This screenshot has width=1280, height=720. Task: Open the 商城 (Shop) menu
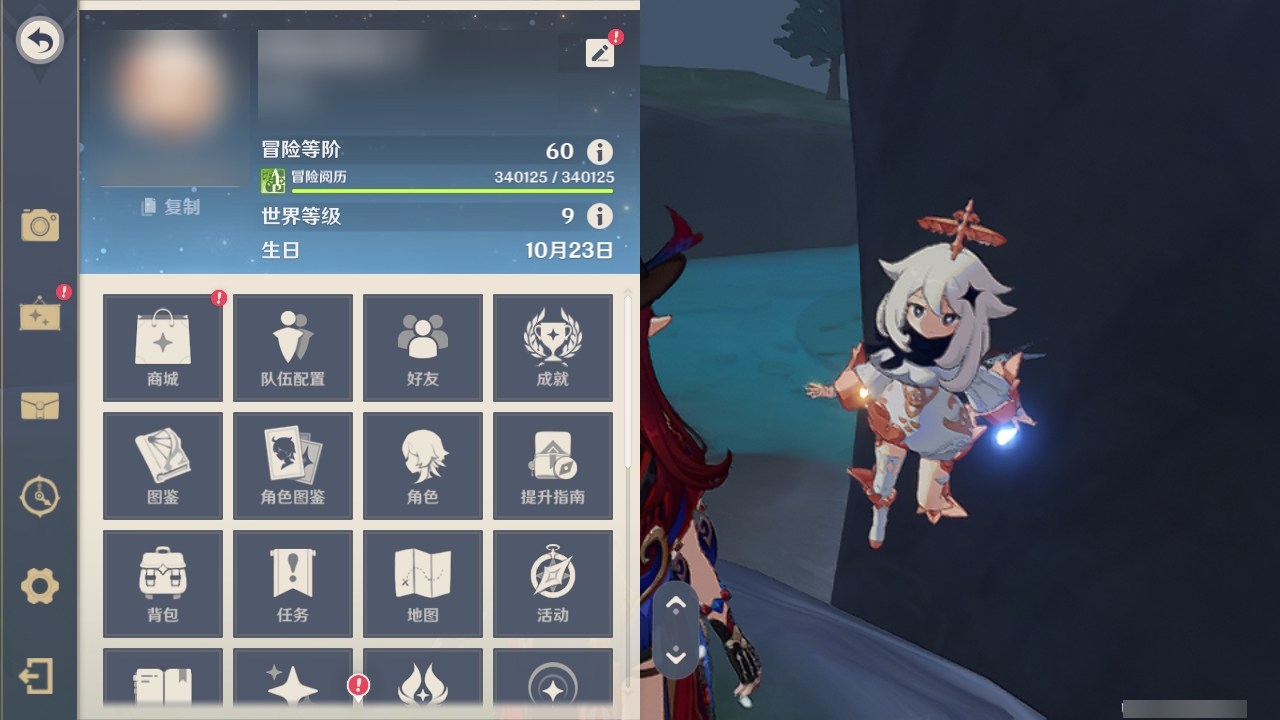(x=162, y=347)
